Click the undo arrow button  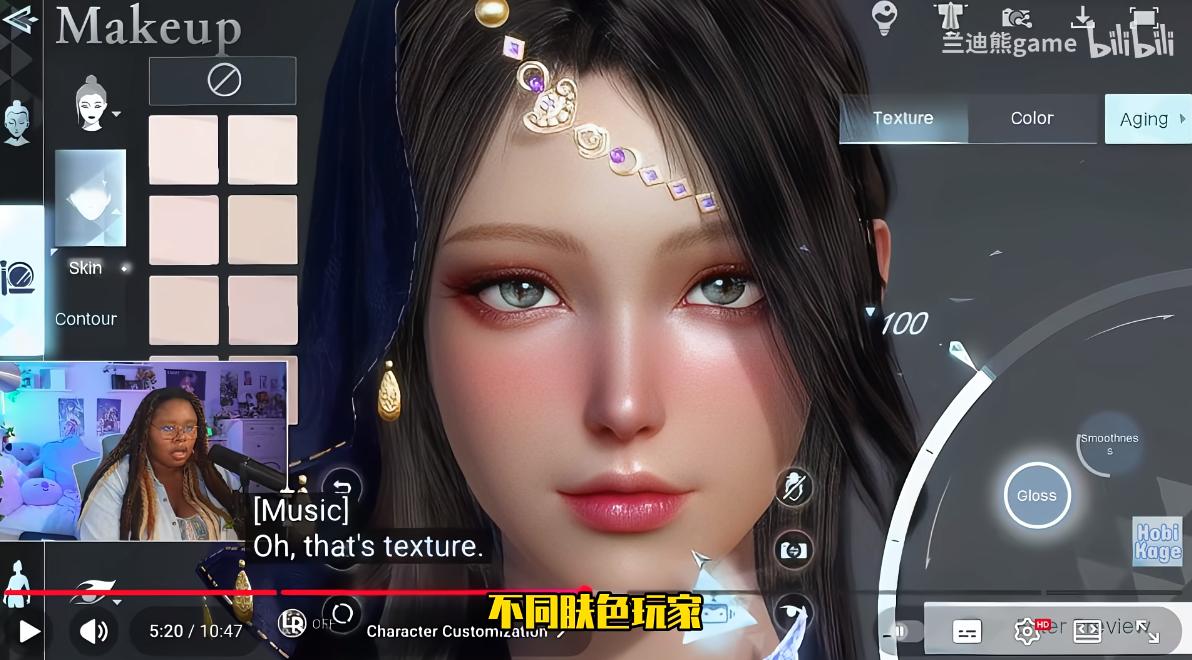click(343, 489)
